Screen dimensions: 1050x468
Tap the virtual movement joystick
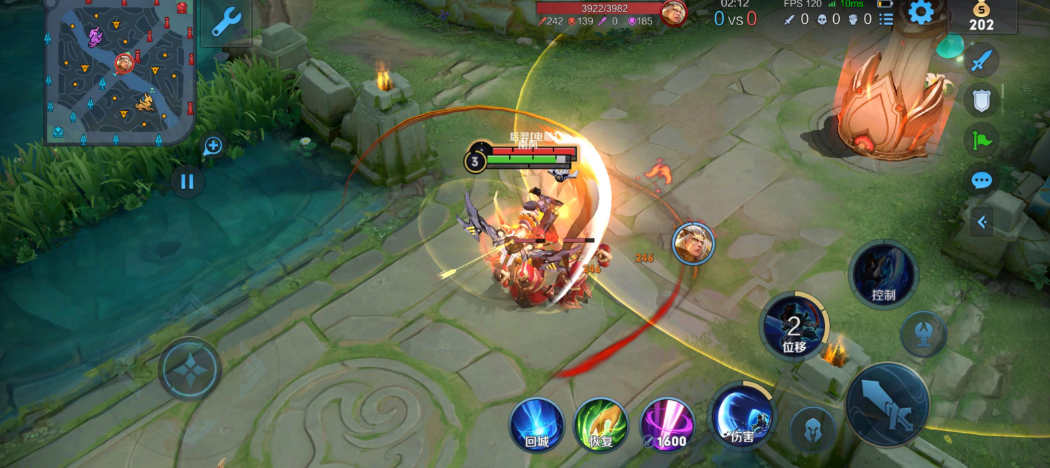pyautogui.click(x=190, y=368)
